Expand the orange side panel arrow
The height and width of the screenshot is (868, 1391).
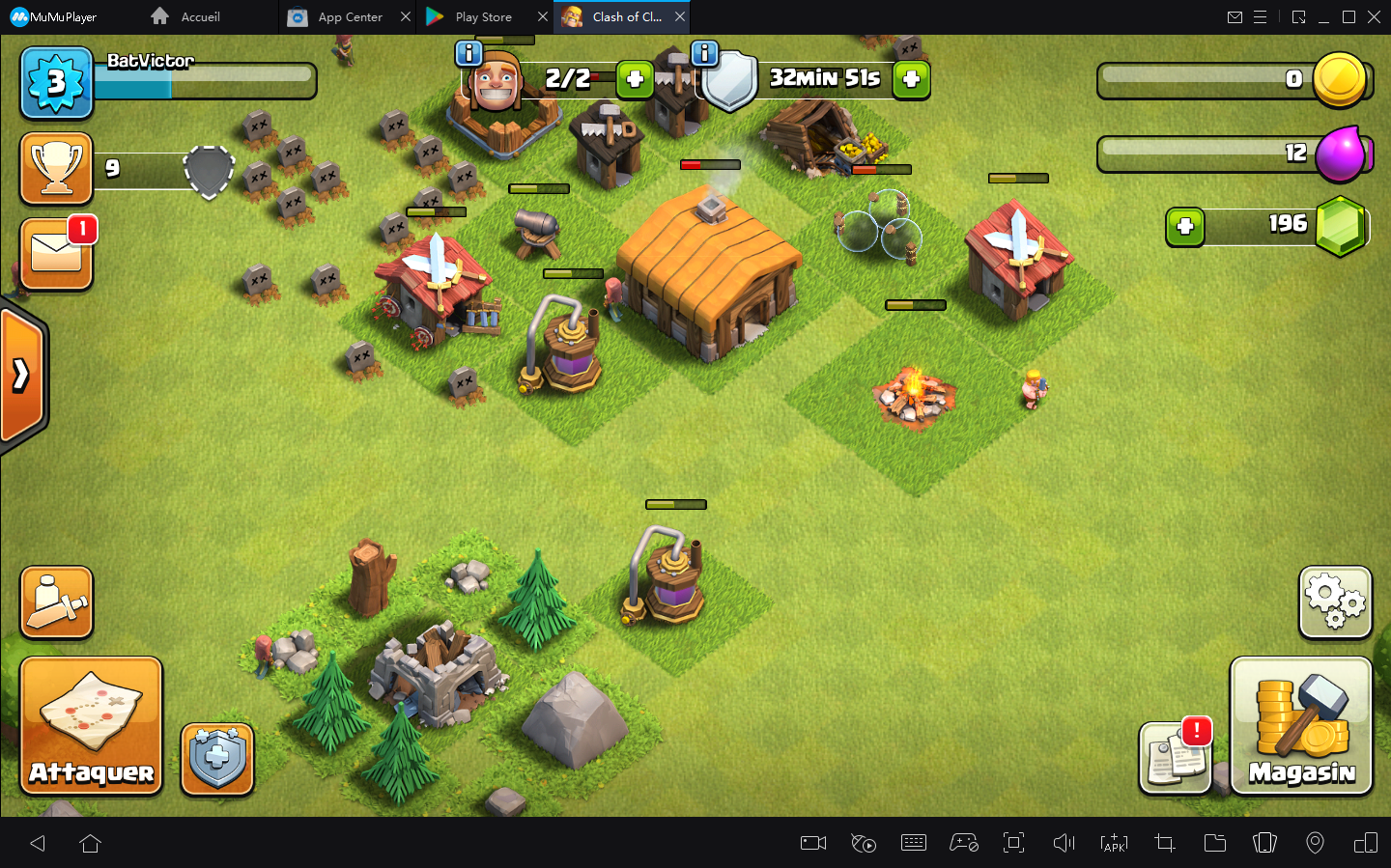pyautogui.click(x=21, y=375)
